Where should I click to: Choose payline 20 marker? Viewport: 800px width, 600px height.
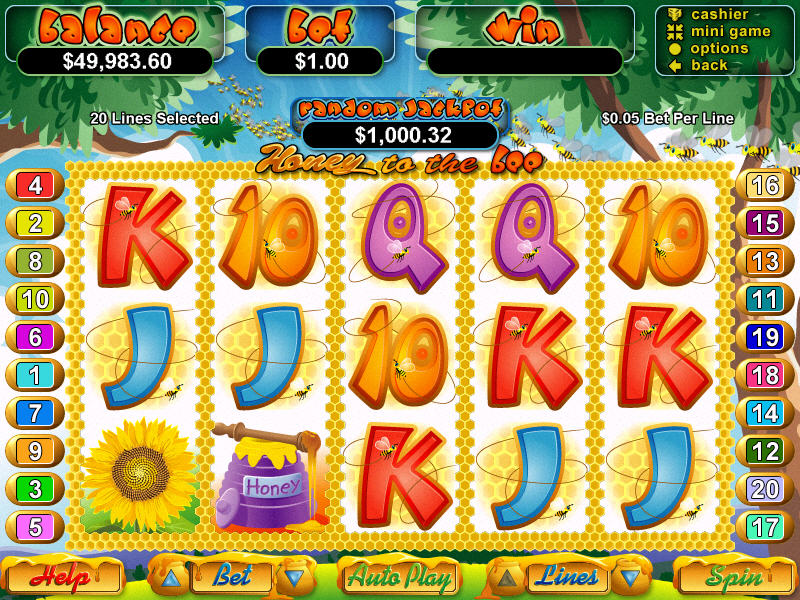click(765, 488)
